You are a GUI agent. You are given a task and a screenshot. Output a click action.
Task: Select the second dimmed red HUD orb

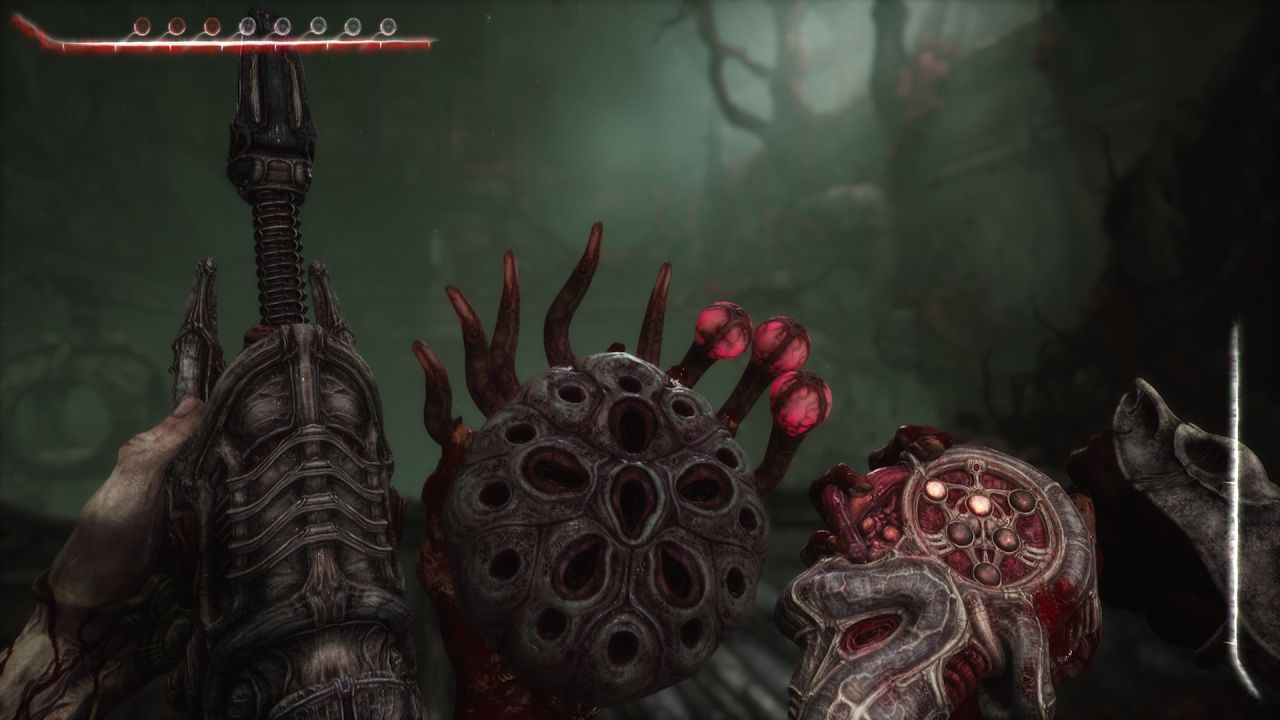click(176, 24)
